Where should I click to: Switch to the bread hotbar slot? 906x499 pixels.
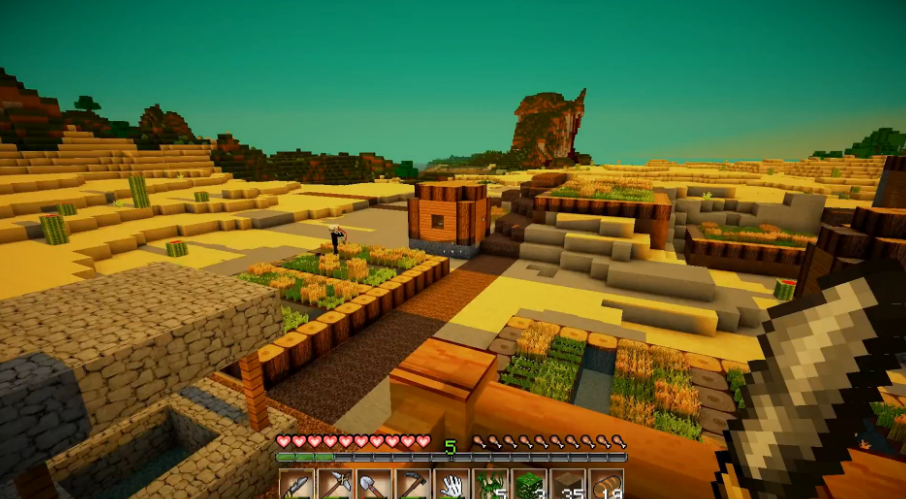tap(607, 485)
